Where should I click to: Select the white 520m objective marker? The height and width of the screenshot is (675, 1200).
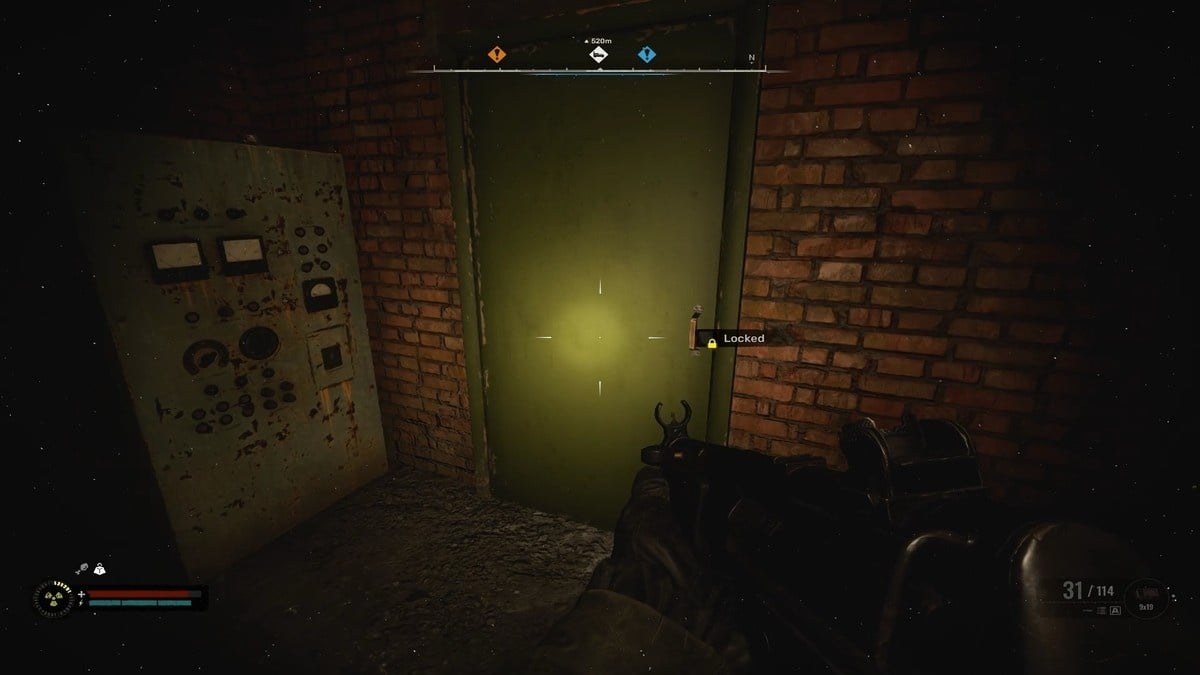tap(597, 55)
